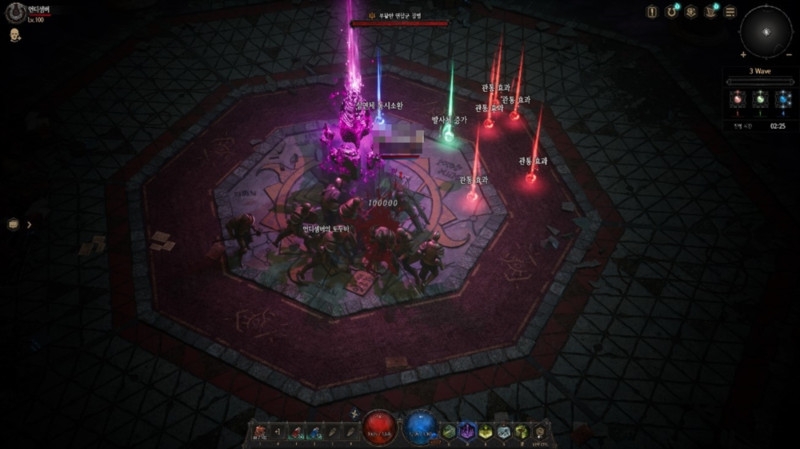Click the character portrait in top-left
Viewport: 800px width, 449px height.
coord(15,12)
